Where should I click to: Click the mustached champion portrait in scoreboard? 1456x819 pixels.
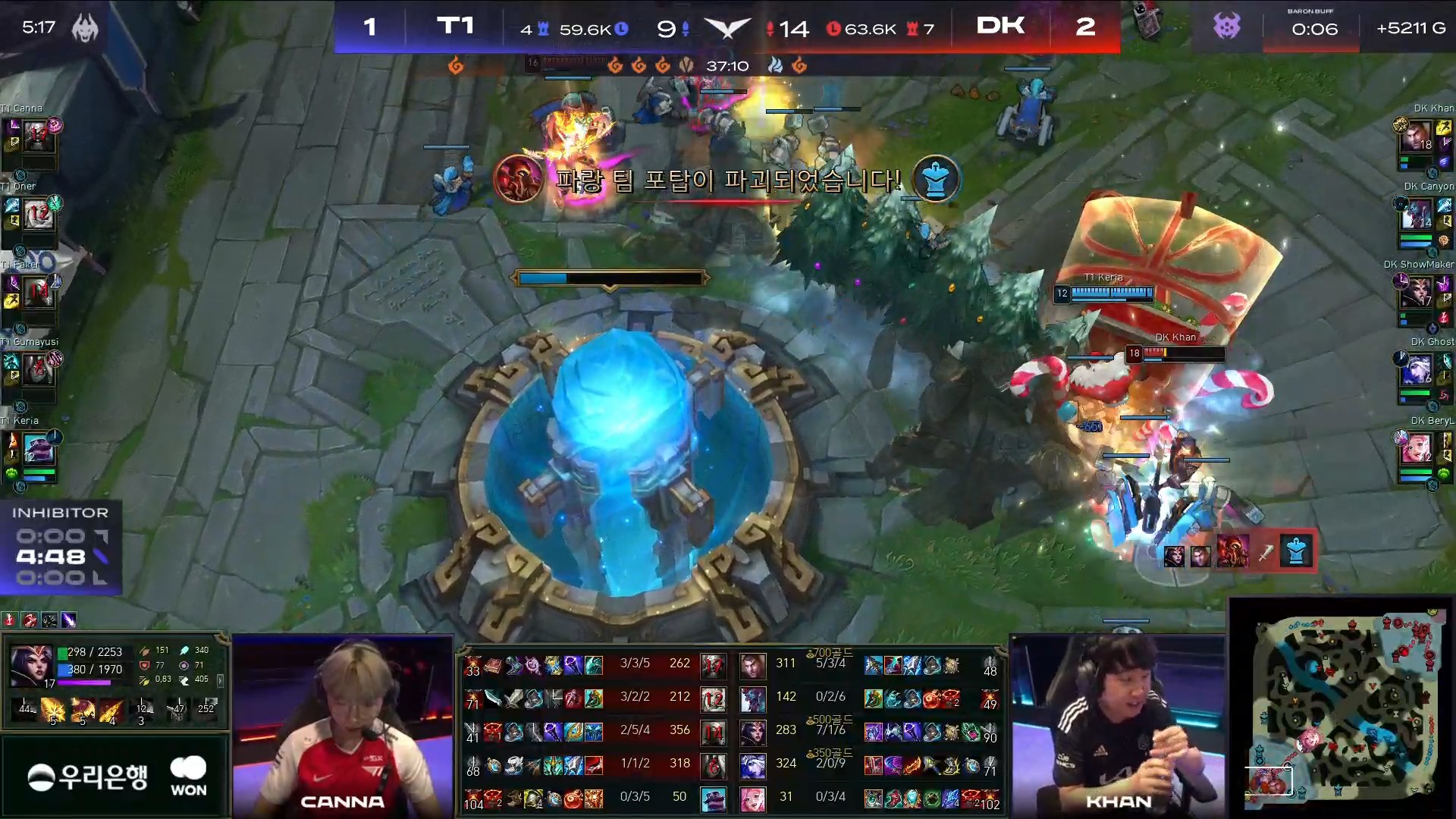(x=752, y=667)
